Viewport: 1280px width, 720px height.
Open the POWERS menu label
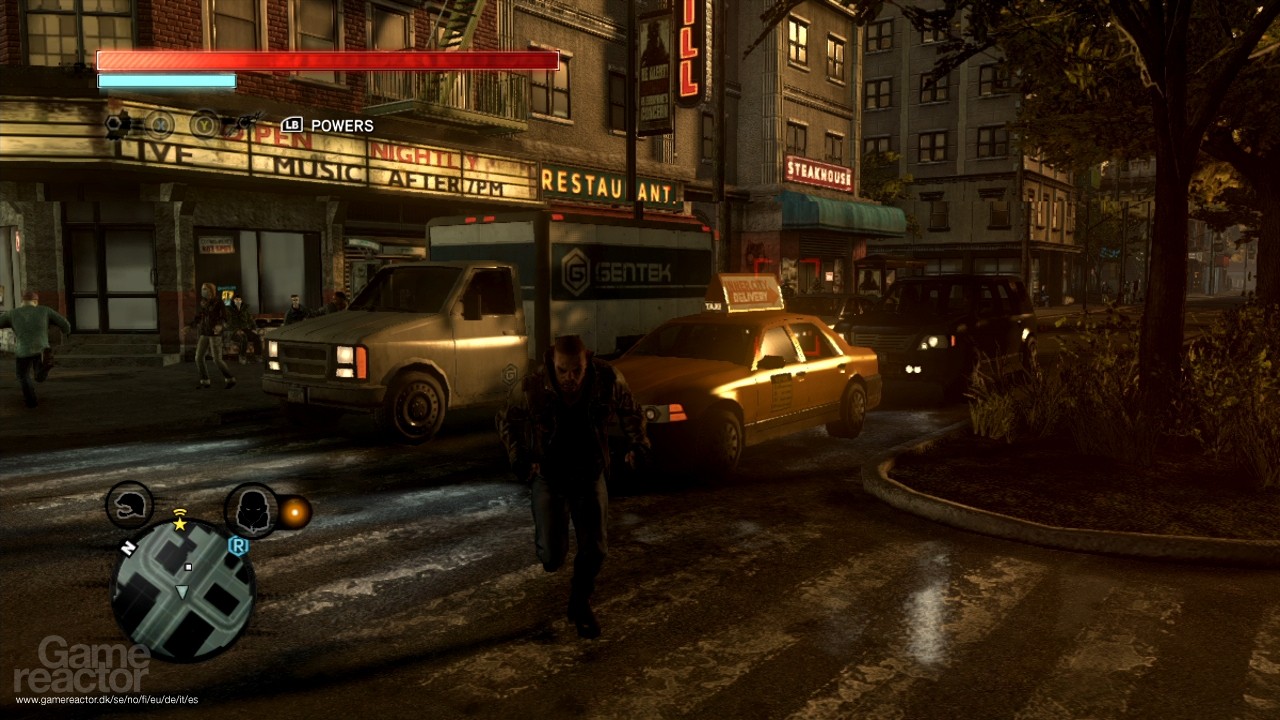coord(340,125)
